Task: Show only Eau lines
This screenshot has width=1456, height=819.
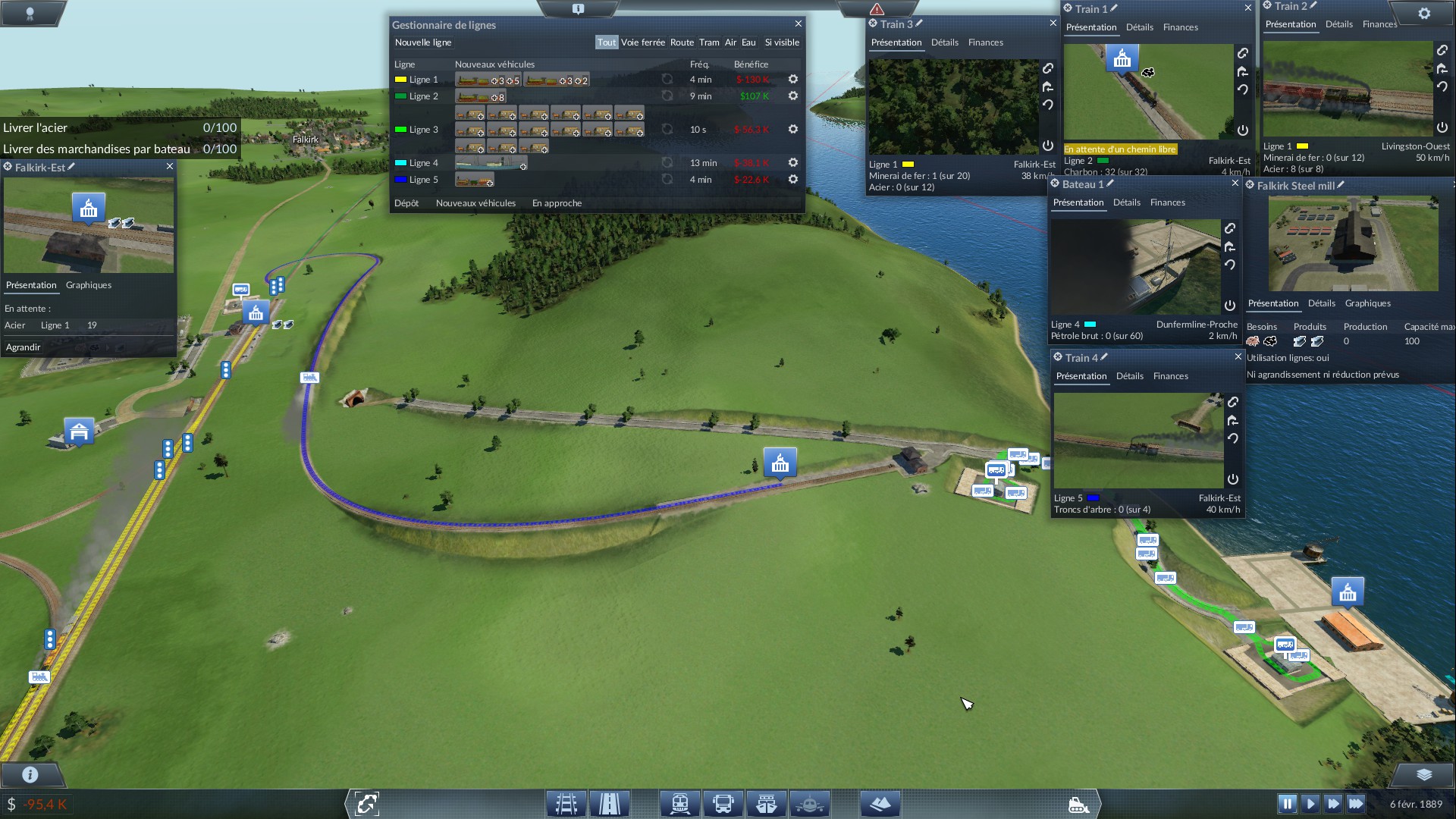Action: point(748,42)
